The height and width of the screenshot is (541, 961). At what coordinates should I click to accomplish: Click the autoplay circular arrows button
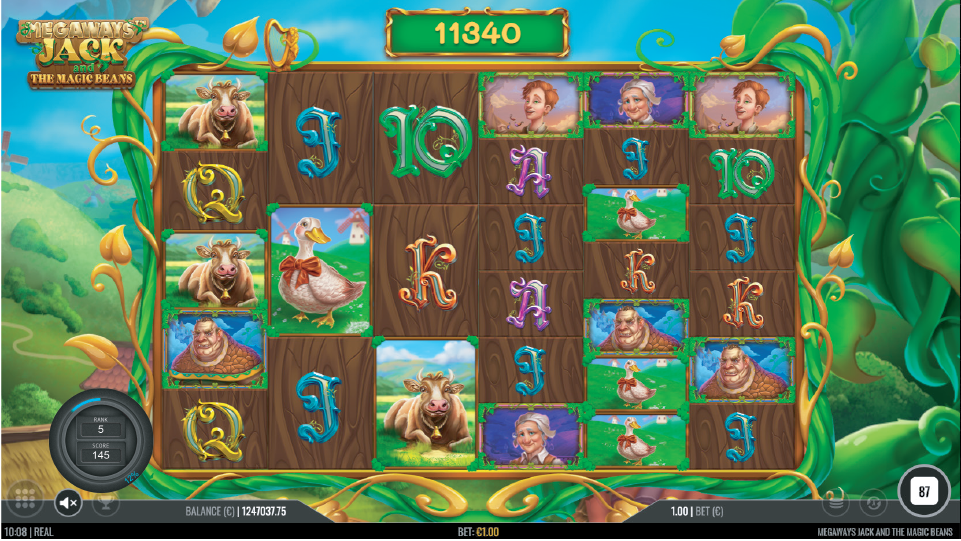pyautogui.click(x=872, y=500)
